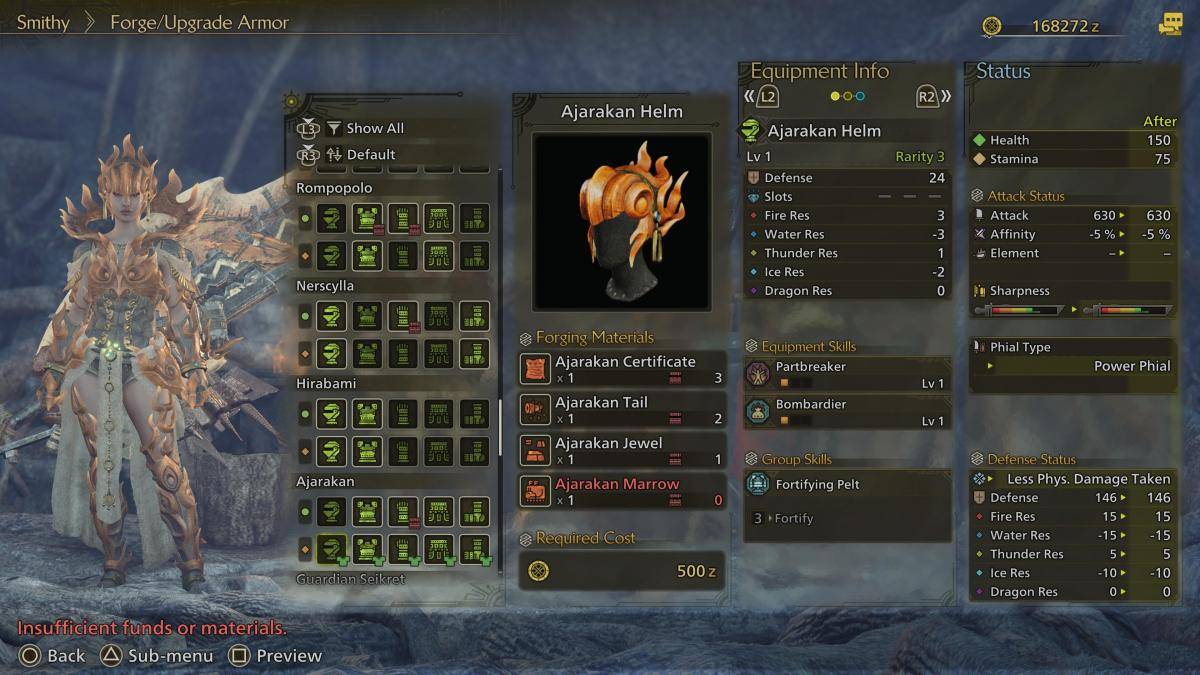1200x675 pixels.
Task: Choose the Ajarakan Tail forging material
Action: (x=622, y=410)
